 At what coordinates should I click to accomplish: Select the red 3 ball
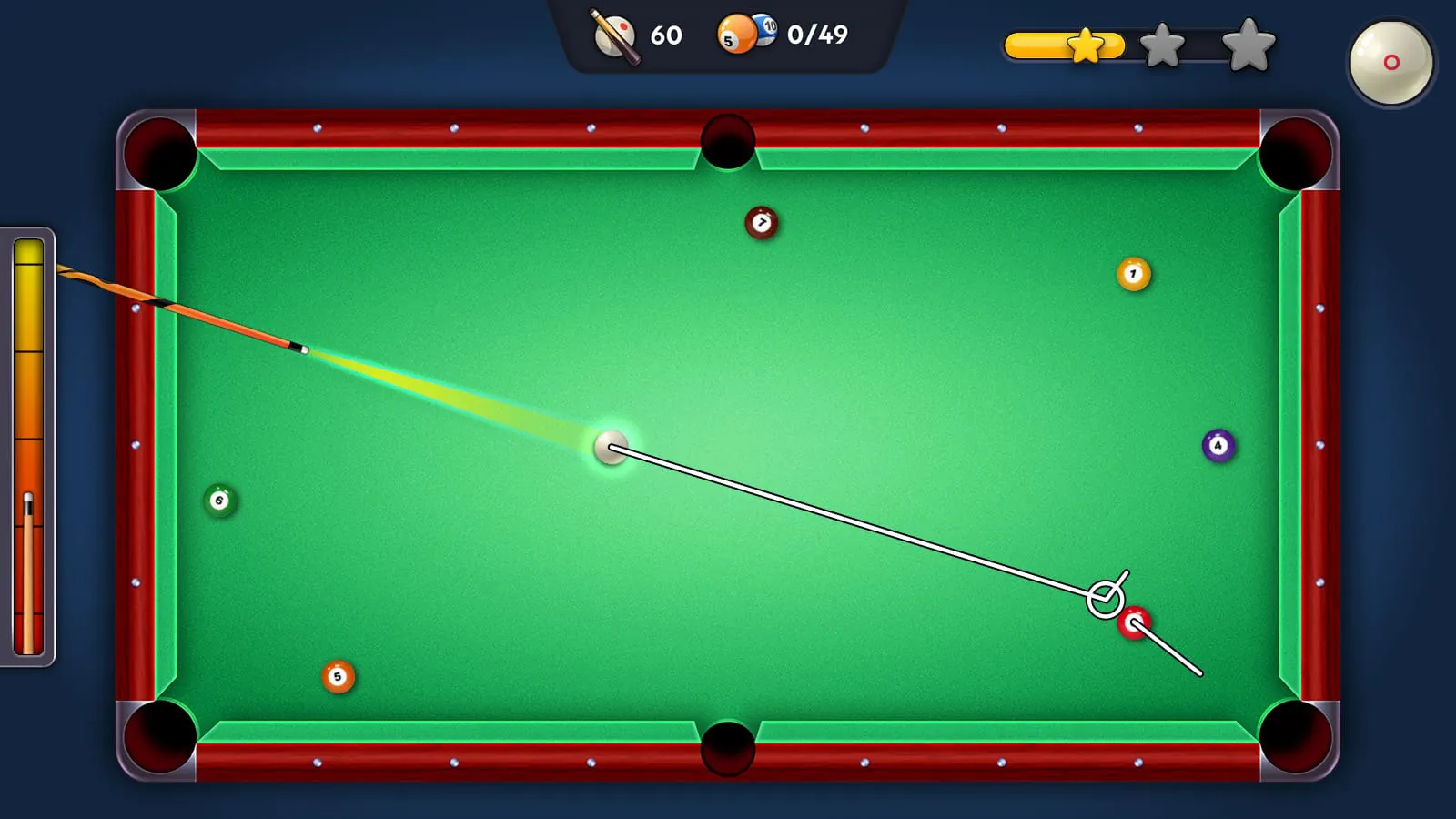[x=1134, y=622]
